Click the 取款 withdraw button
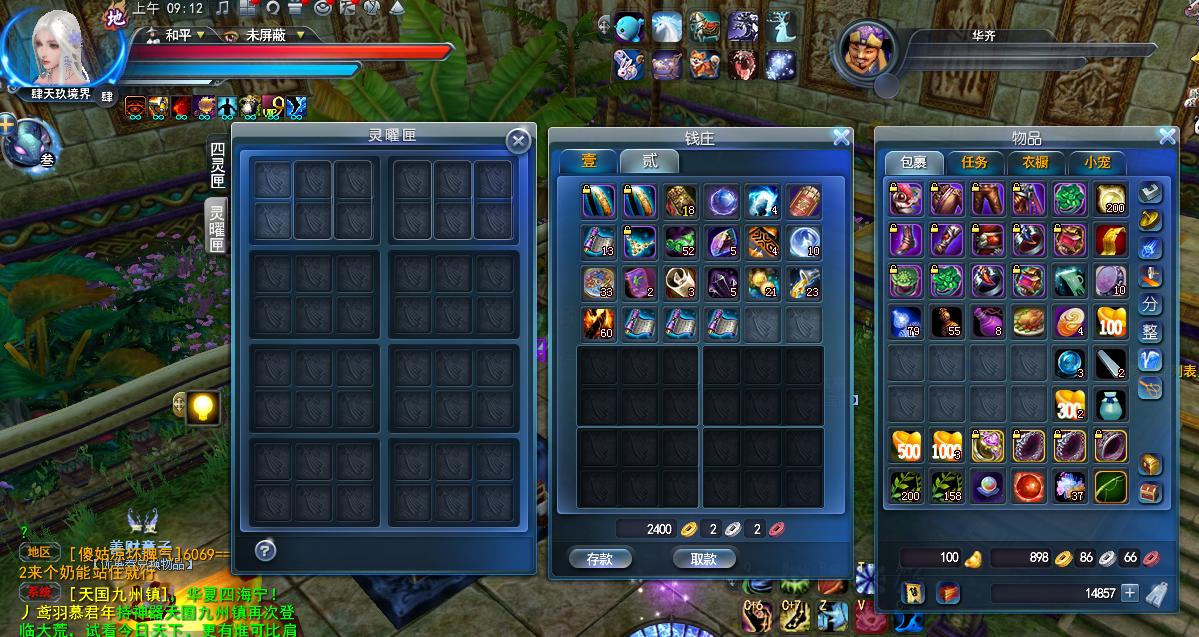 coord(704,559)
